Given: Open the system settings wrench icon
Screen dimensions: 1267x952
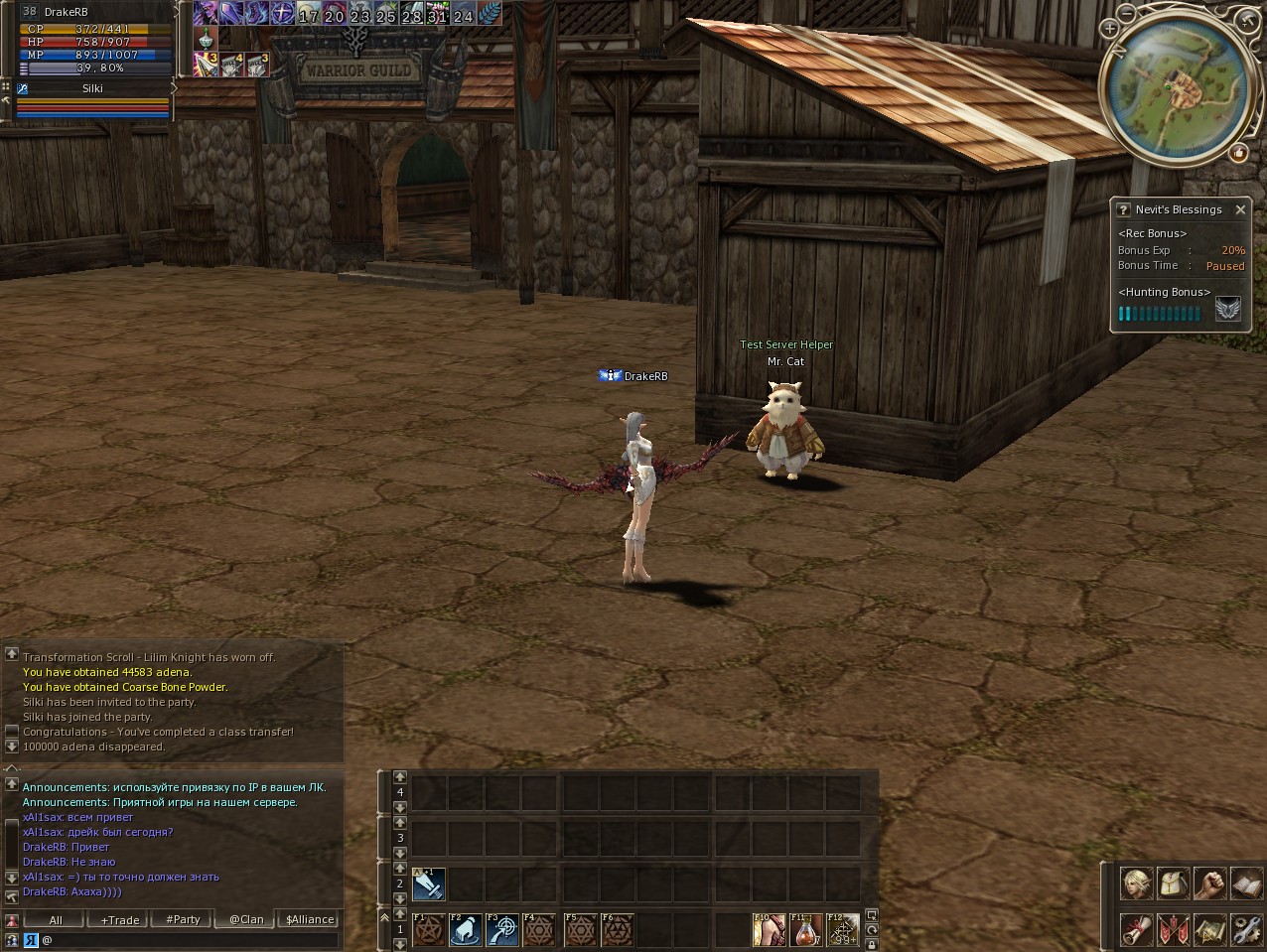Looking at the screenshot, I should [x=1245, y=930].
